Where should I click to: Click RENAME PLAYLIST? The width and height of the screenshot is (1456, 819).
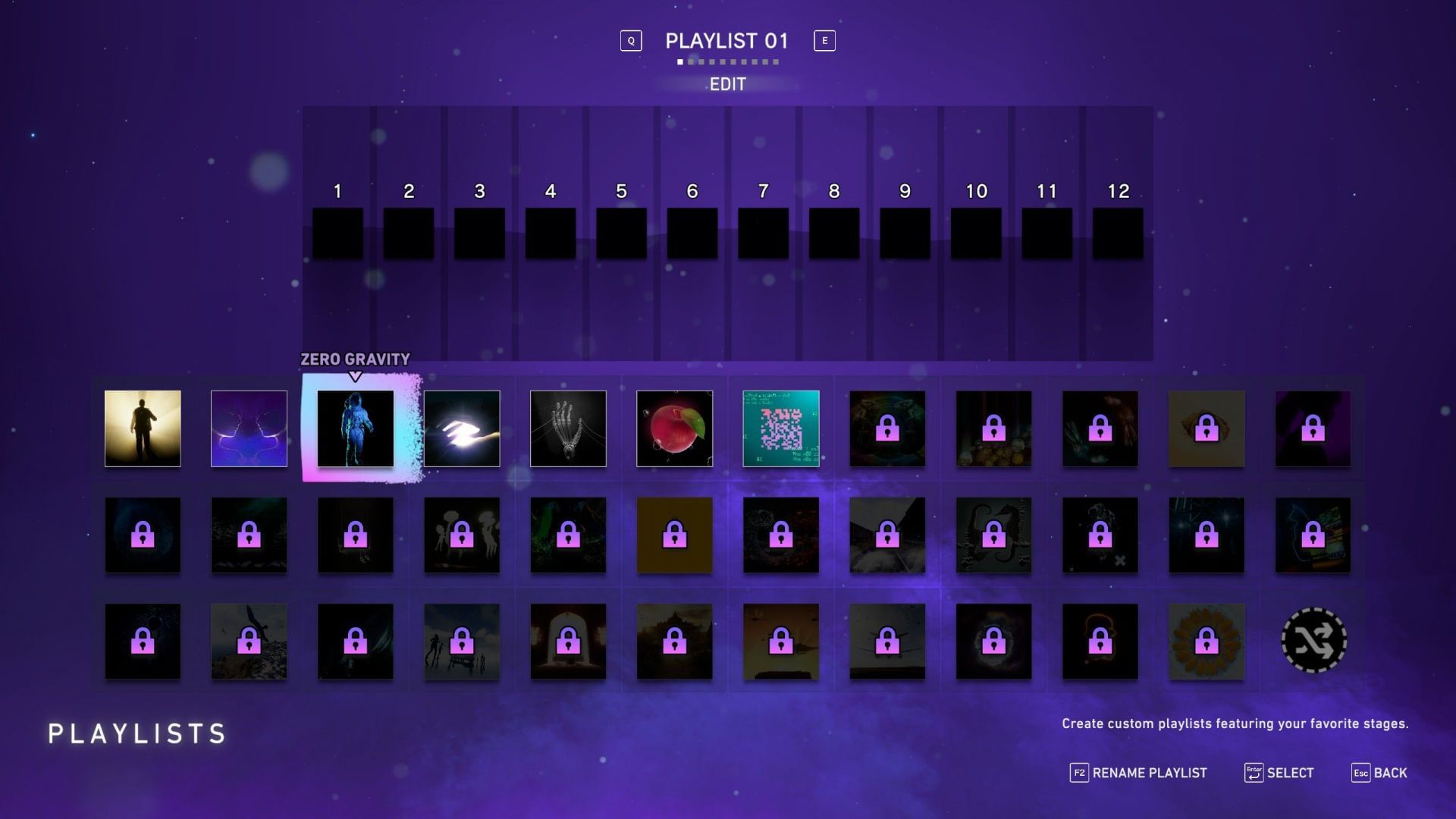[1149, 773]
